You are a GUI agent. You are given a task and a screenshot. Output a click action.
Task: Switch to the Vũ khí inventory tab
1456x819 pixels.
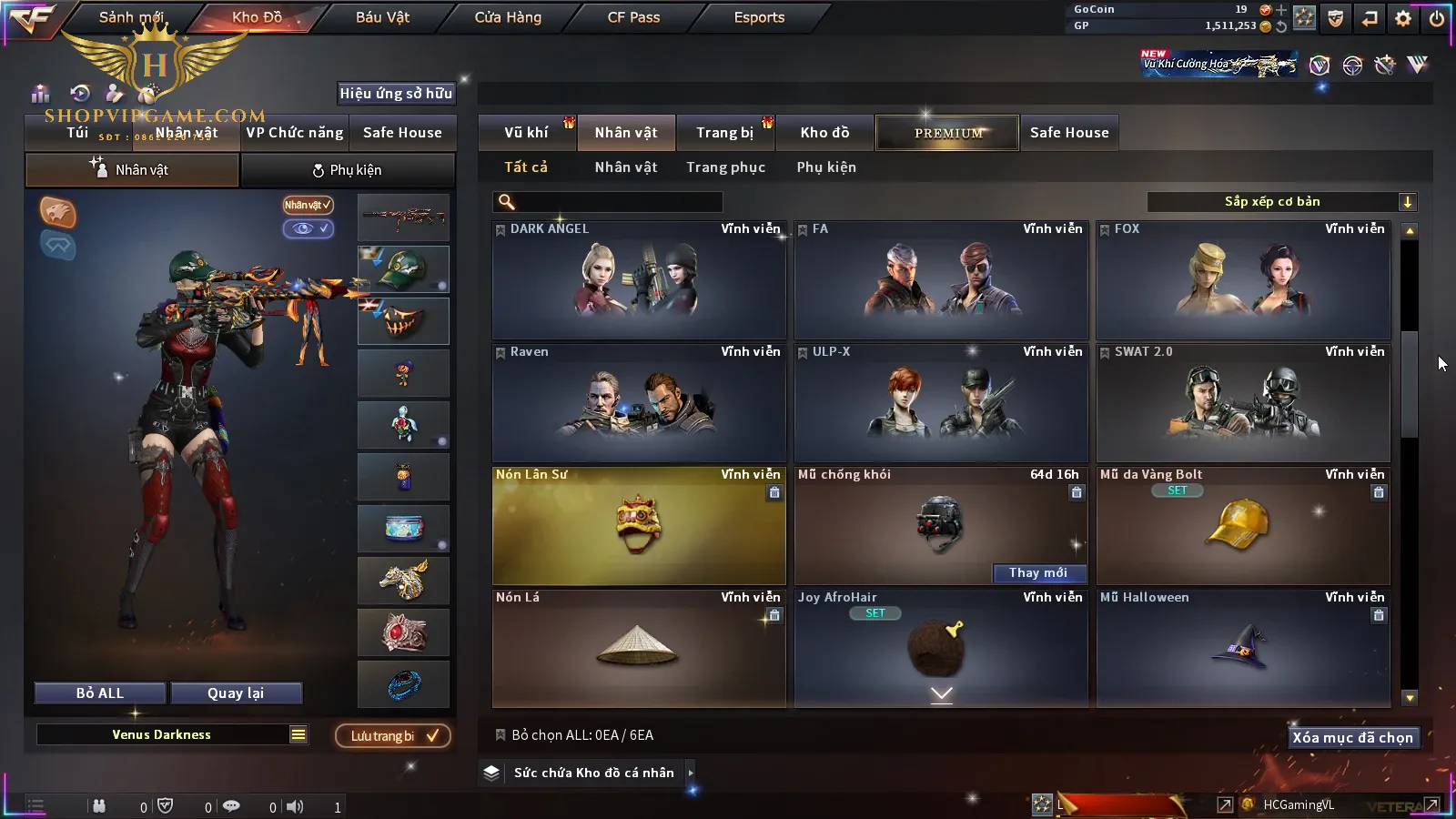pyautogui.click(x=526, y=133)
